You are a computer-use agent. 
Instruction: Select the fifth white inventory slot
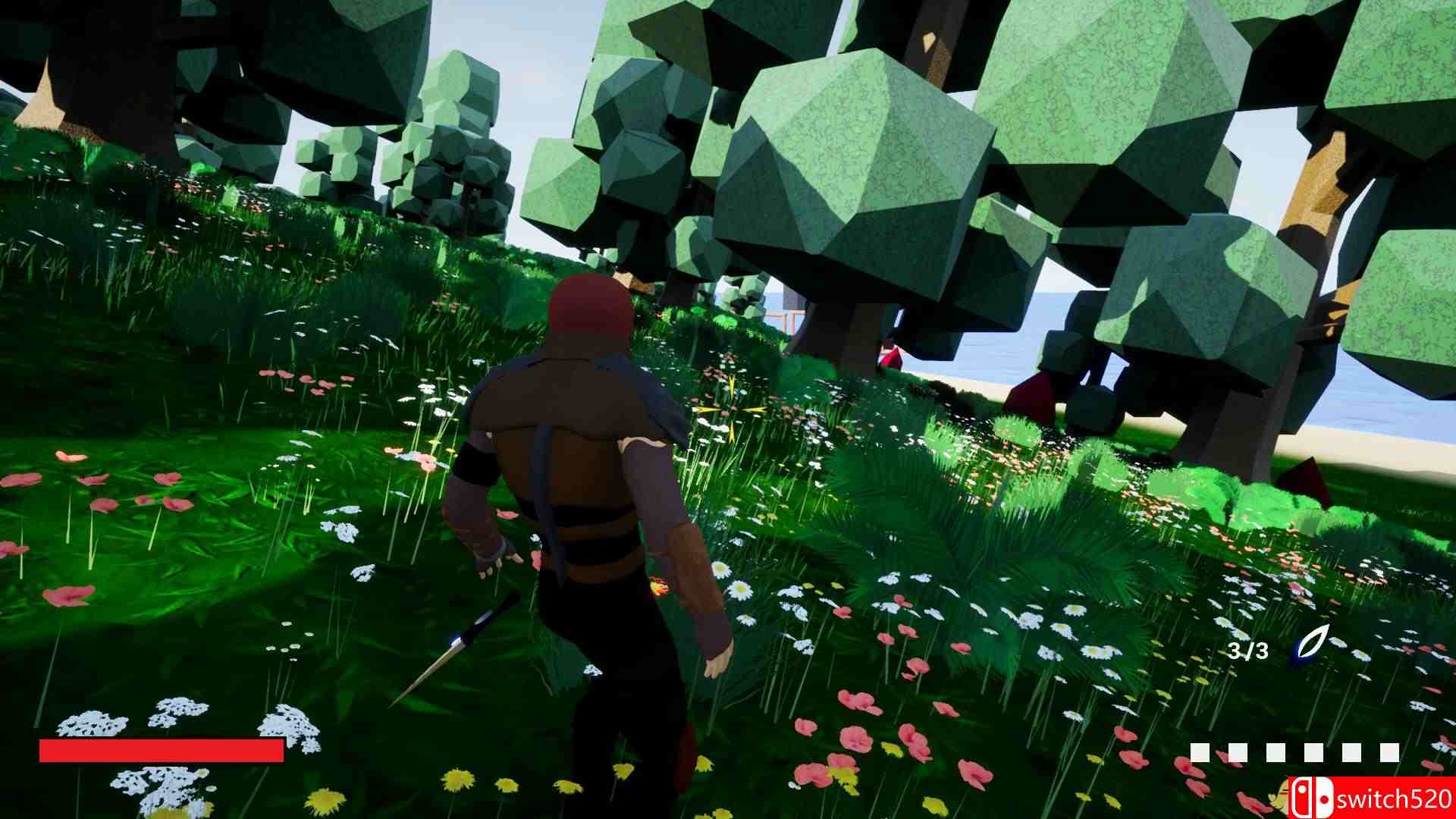[1352, 752]
